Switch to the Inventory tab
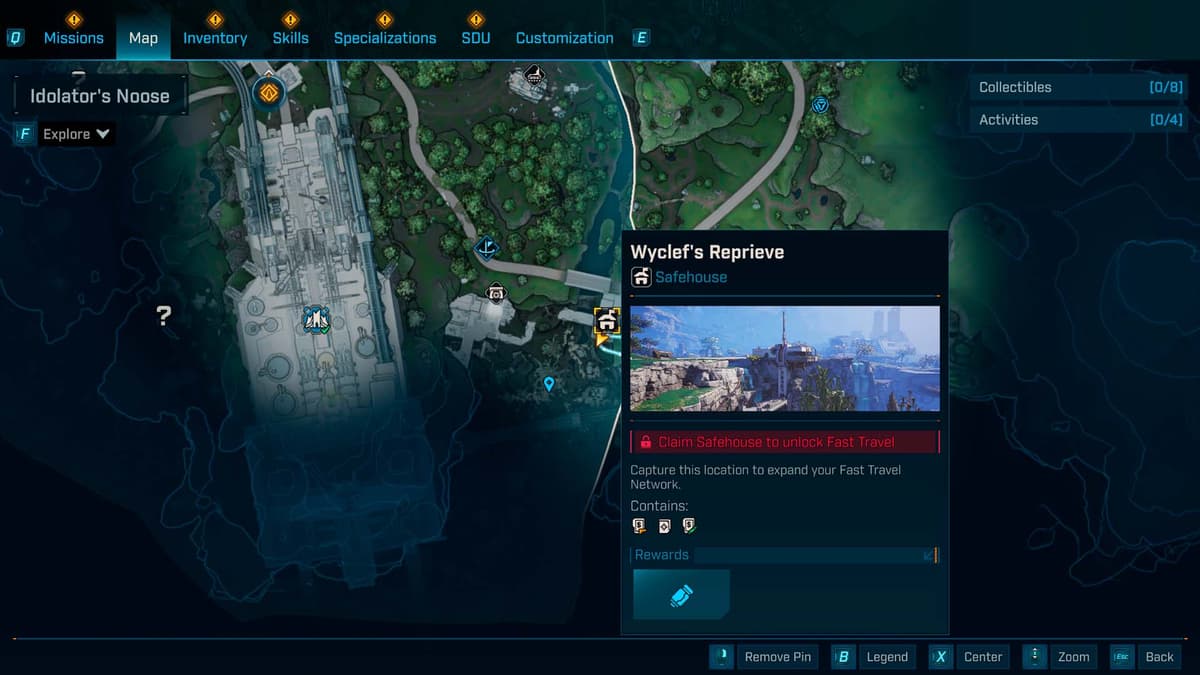The height and width of the screenshot is (675, 1200). [x=215, y=38]
